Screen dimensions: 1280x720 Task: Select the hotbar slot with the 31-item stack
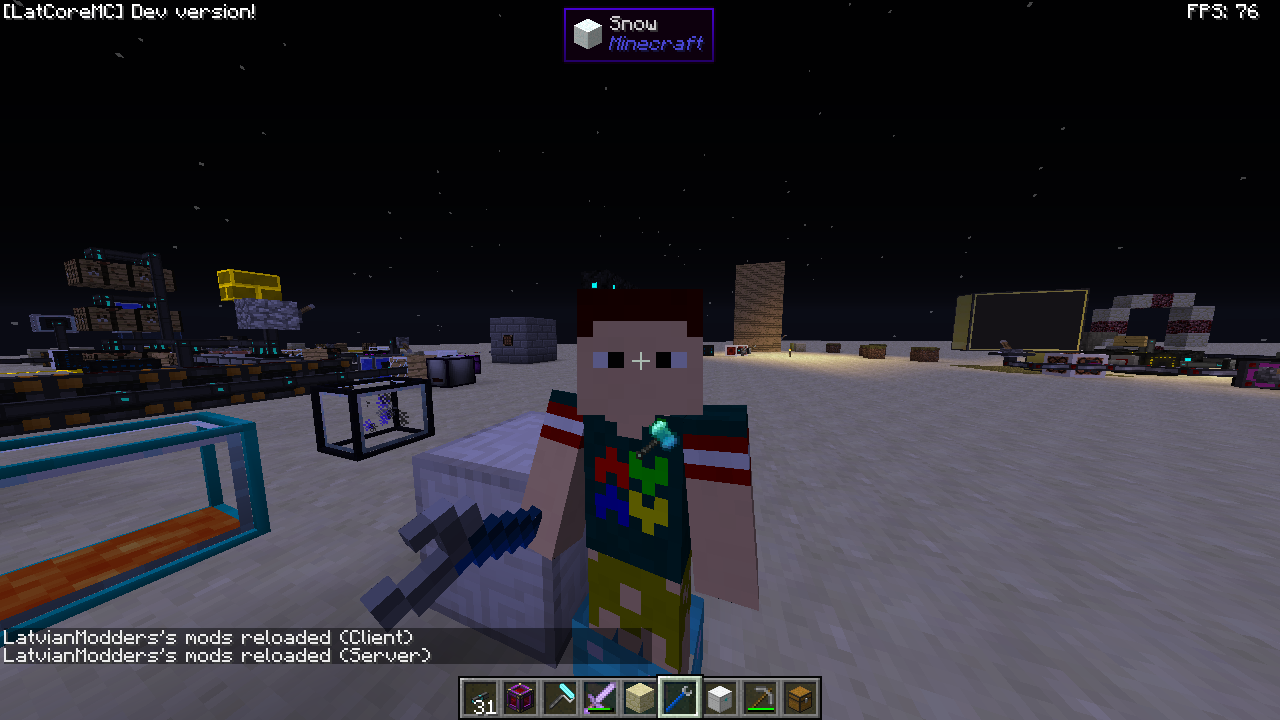[480, 698]
